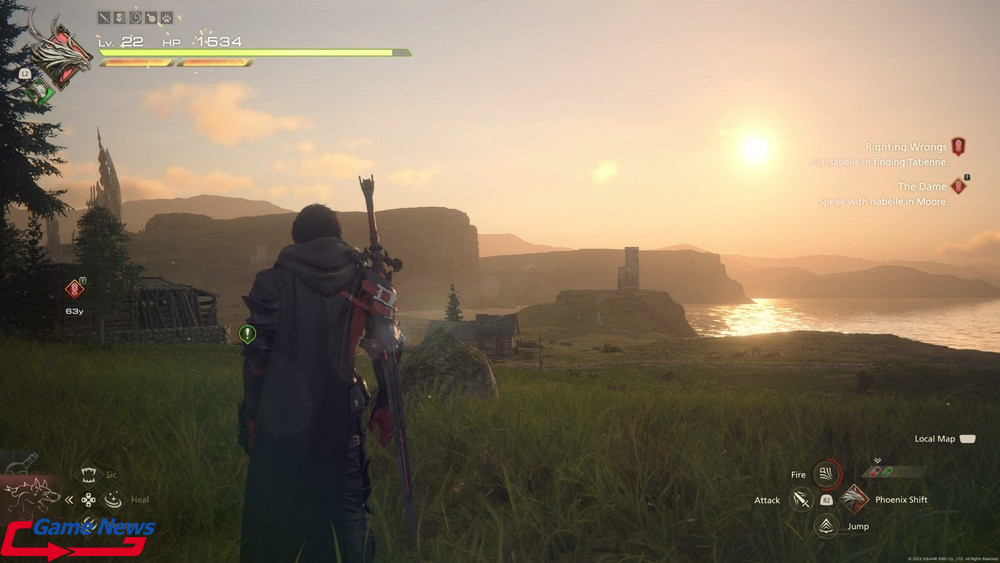The height and width of the screenshot is (563, 1000).
Task: Select the green exclamation quest marker
Action: click(x=247, y=334)
